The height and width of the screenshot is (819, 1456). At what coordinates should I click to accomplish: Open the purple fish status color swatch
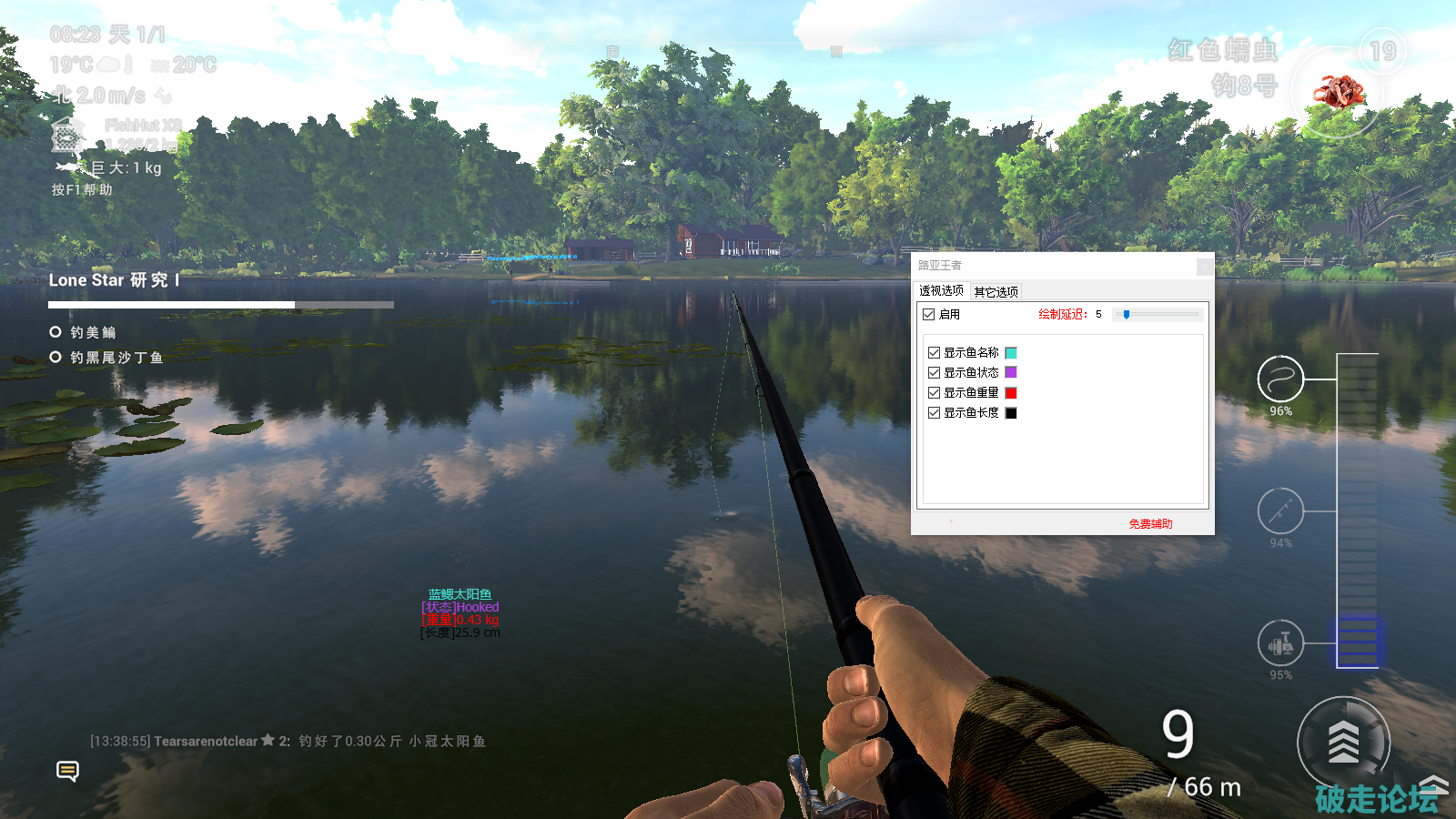click(x=1011, y=373)
